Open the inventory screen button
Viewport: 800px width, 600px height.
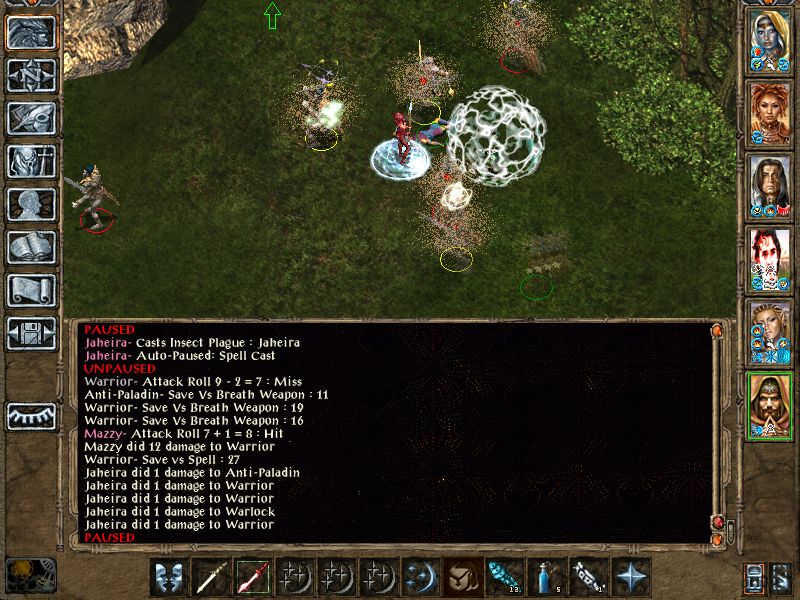coord(31,161)
